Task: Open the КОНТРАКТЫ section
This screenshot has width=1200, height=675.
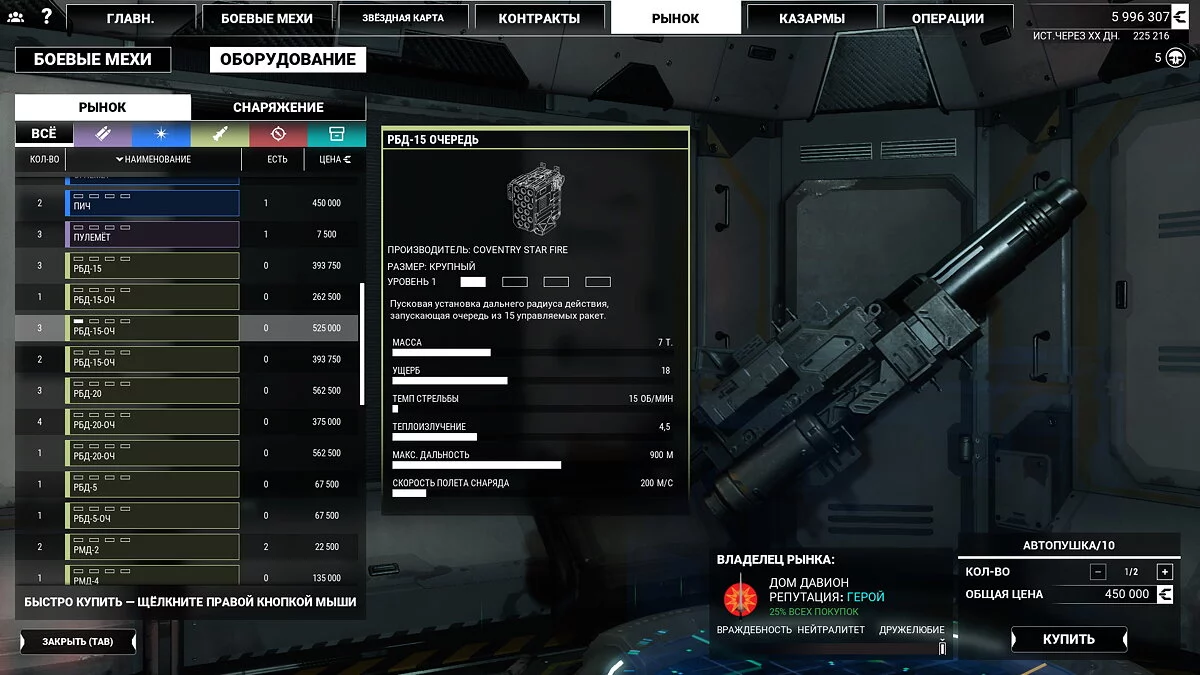Action: 539,18
